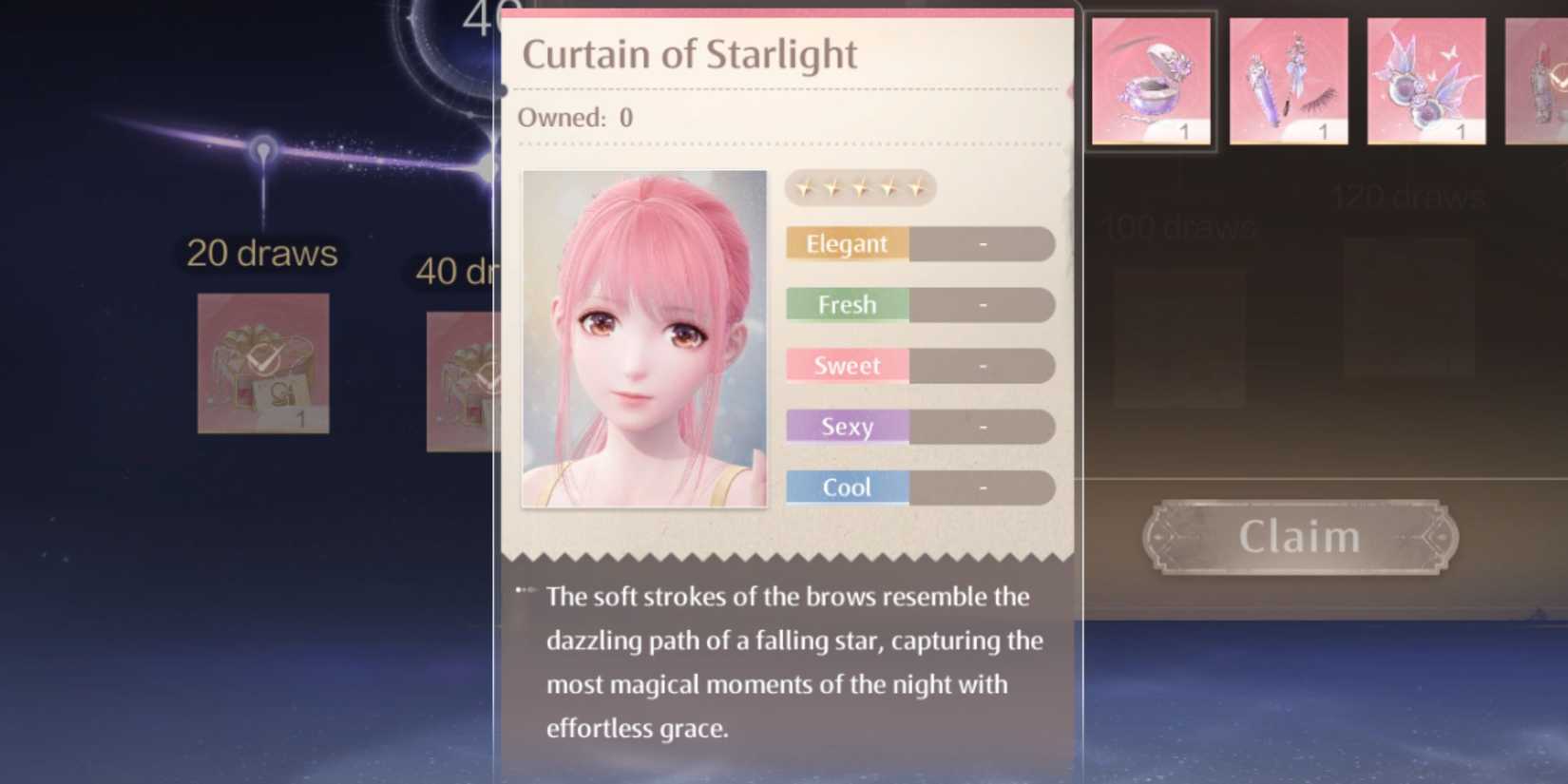Select the Cool attribute label
This screenshot has height=784, width=1568.
pos(845,488)
